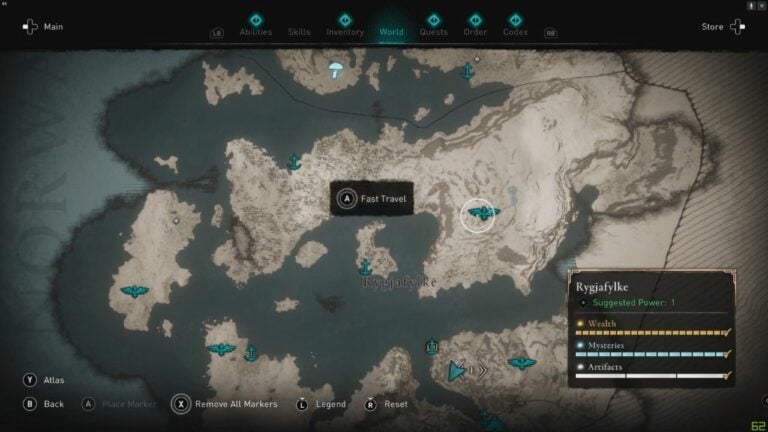Click the white mushroom map marker
Image resolution: width=768 pixels, height=432 pixels.
tap(336, 69)
